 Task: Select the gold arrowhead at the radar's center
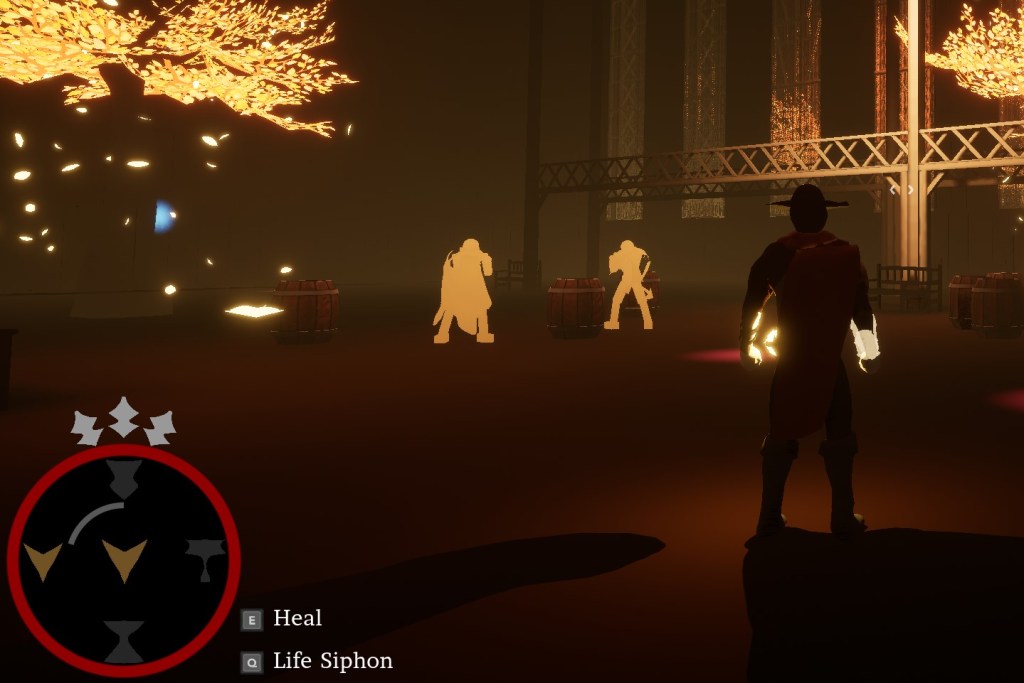(125, 559)
